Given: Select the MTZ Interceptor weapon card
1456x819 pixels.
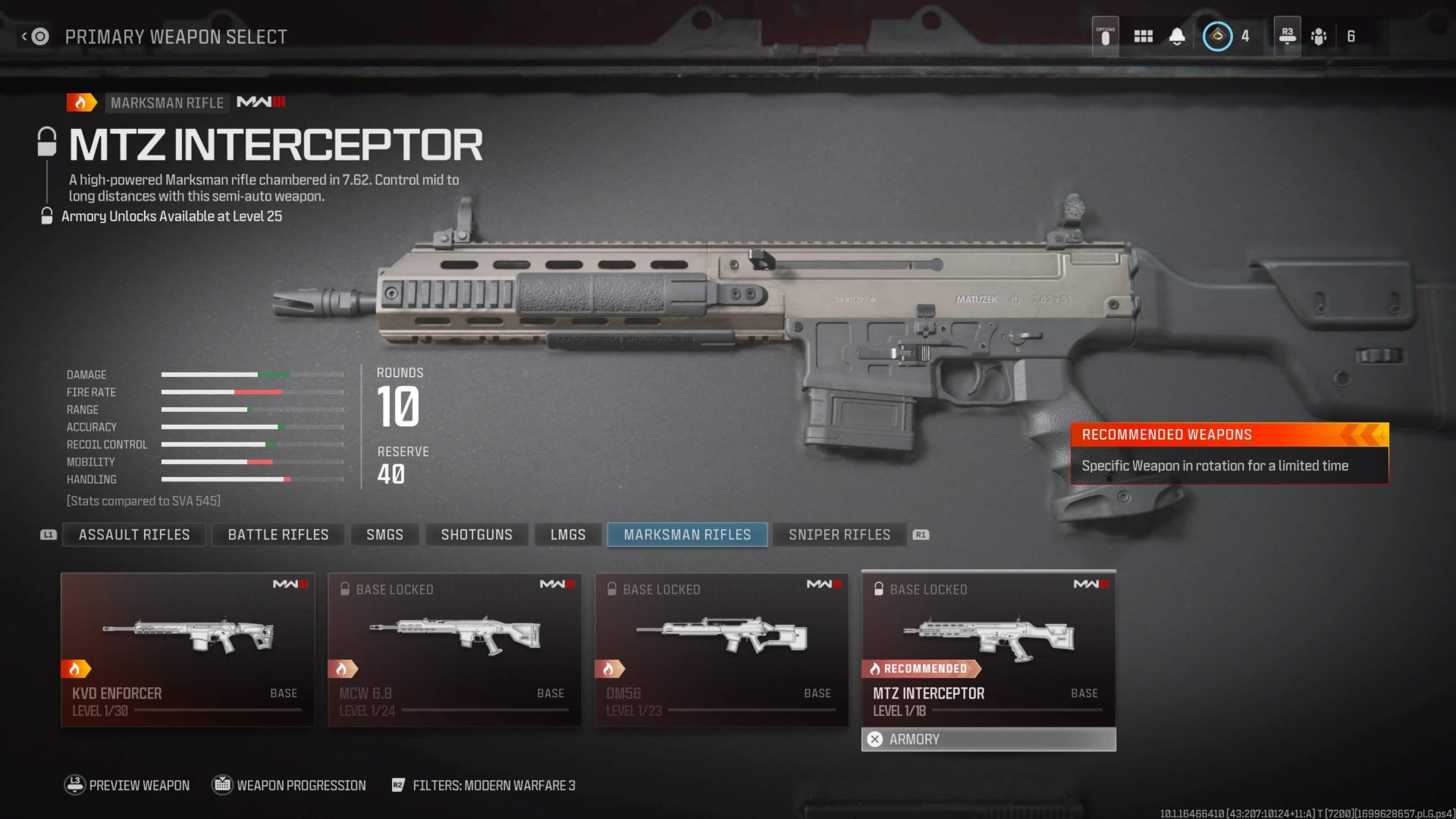Looking at the screenshot, I should point(988,649).
